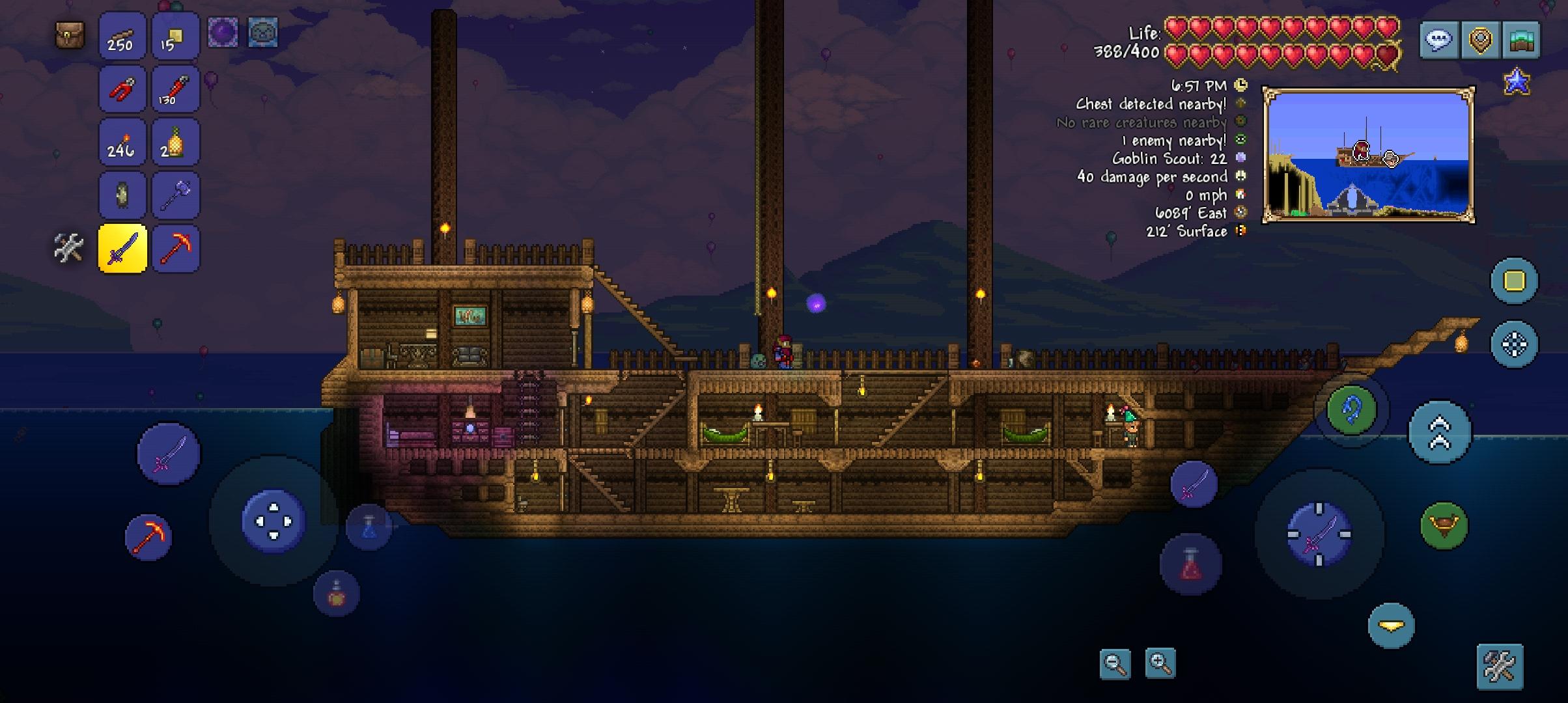This screenshot has height=703, width=1568.
Task: Toggle the crosshair auto-aim button
Action: [x=1514, y=344]
